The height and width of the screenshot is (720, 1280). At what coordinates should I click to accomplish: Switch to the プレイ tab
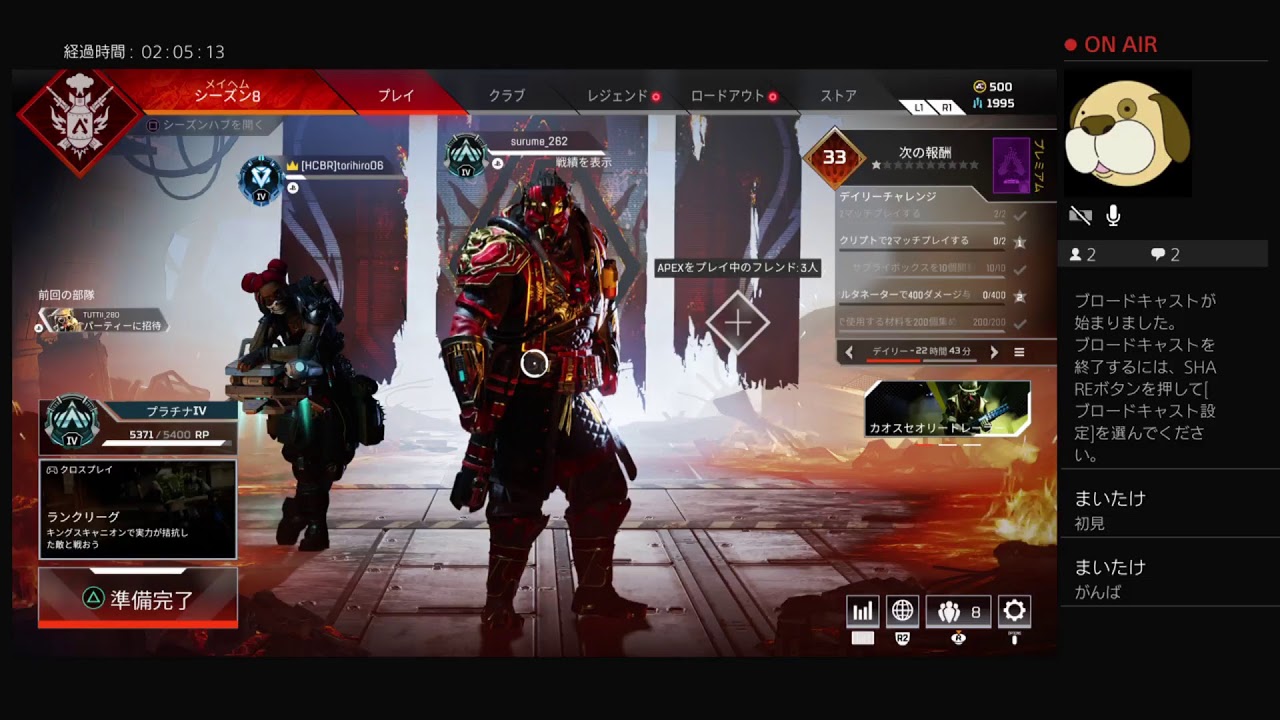[x=396, y=96]
